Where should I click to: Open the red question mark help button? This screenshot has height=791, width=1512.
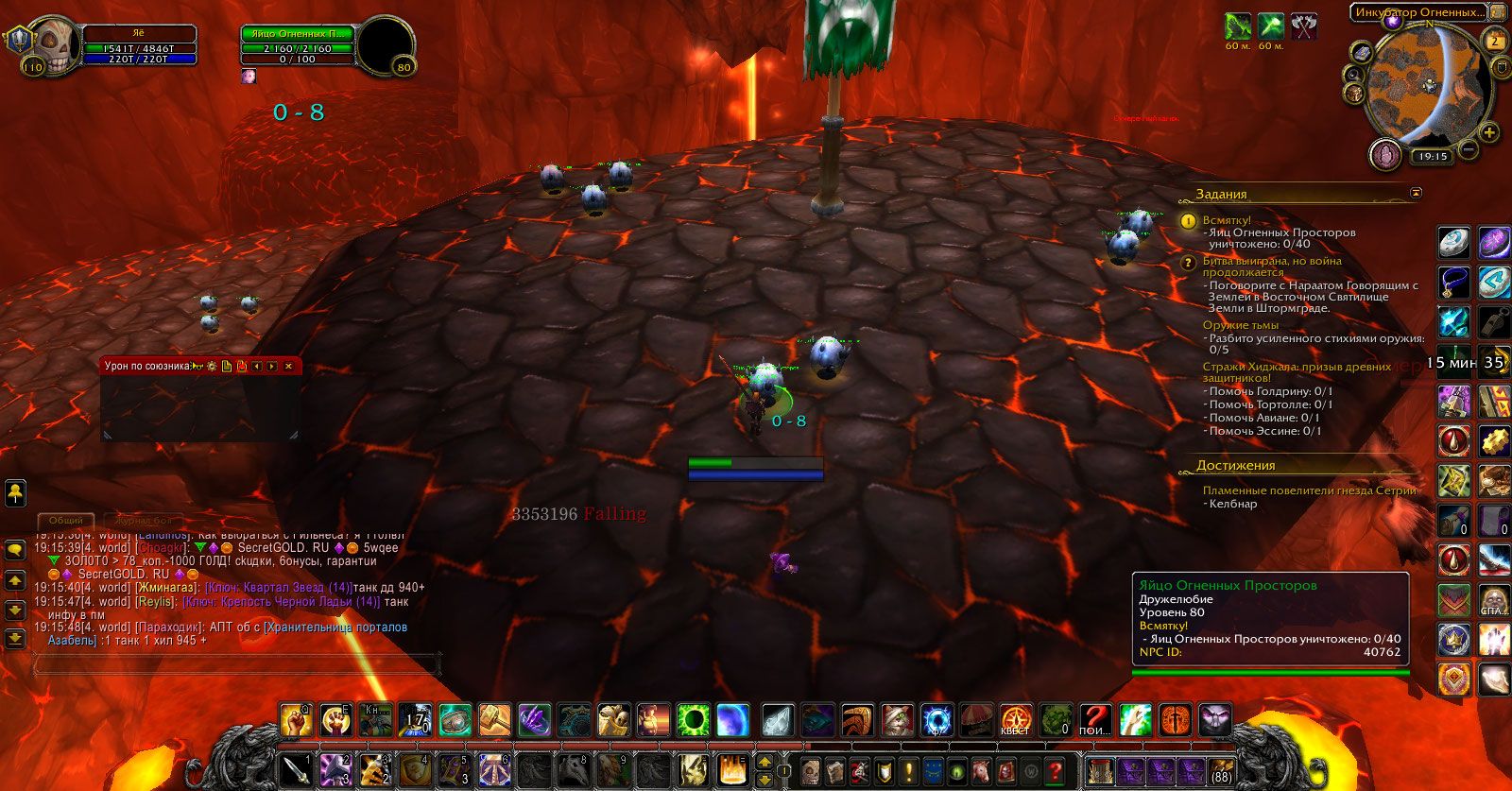pyautogui.click(x=1056, y=771)
